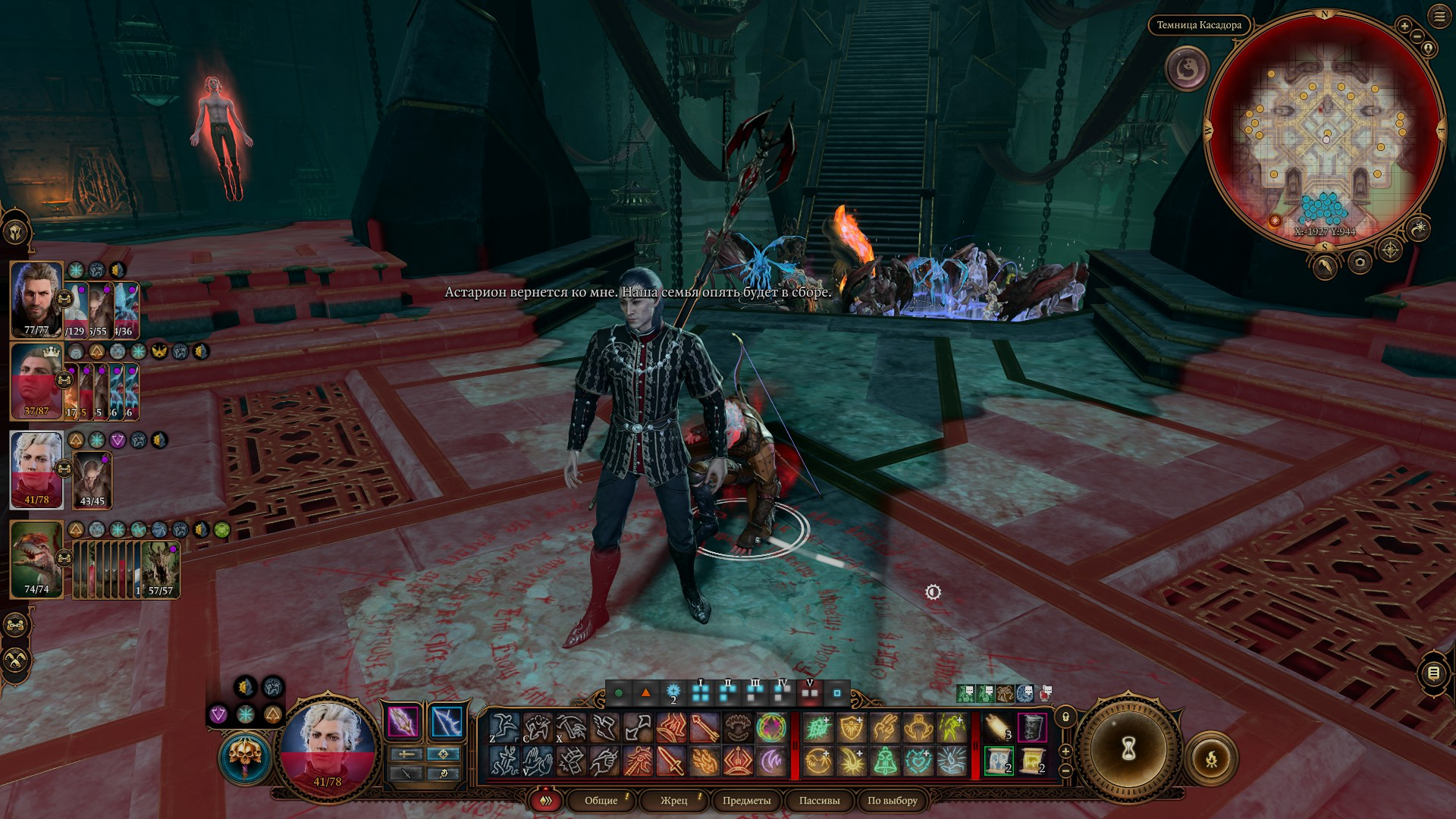Activate the sword attack skill icon

pyautogui.click(x=671, y=761)
